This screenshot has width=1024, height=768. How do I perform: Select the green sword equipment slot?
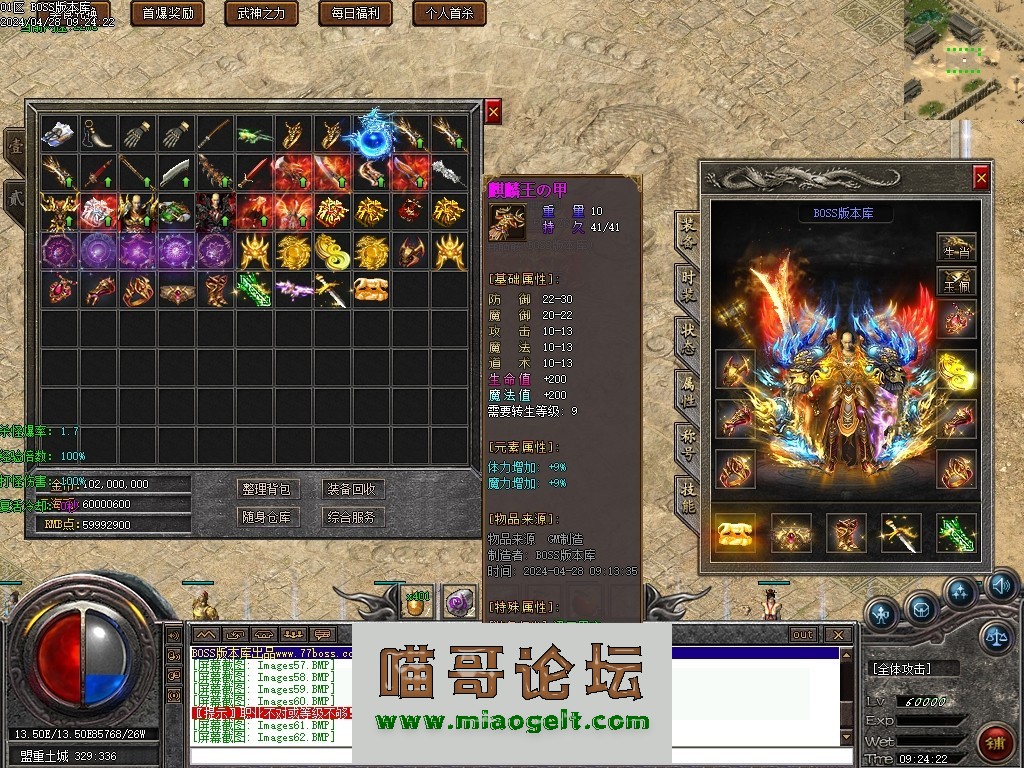tap(955, 534)
